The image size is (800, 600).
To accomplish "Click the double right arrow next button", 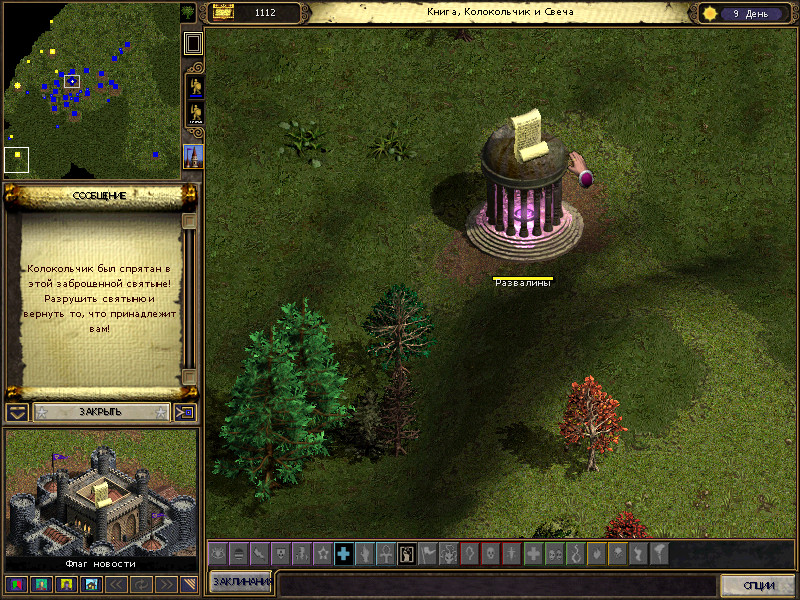I will point(164,583).
